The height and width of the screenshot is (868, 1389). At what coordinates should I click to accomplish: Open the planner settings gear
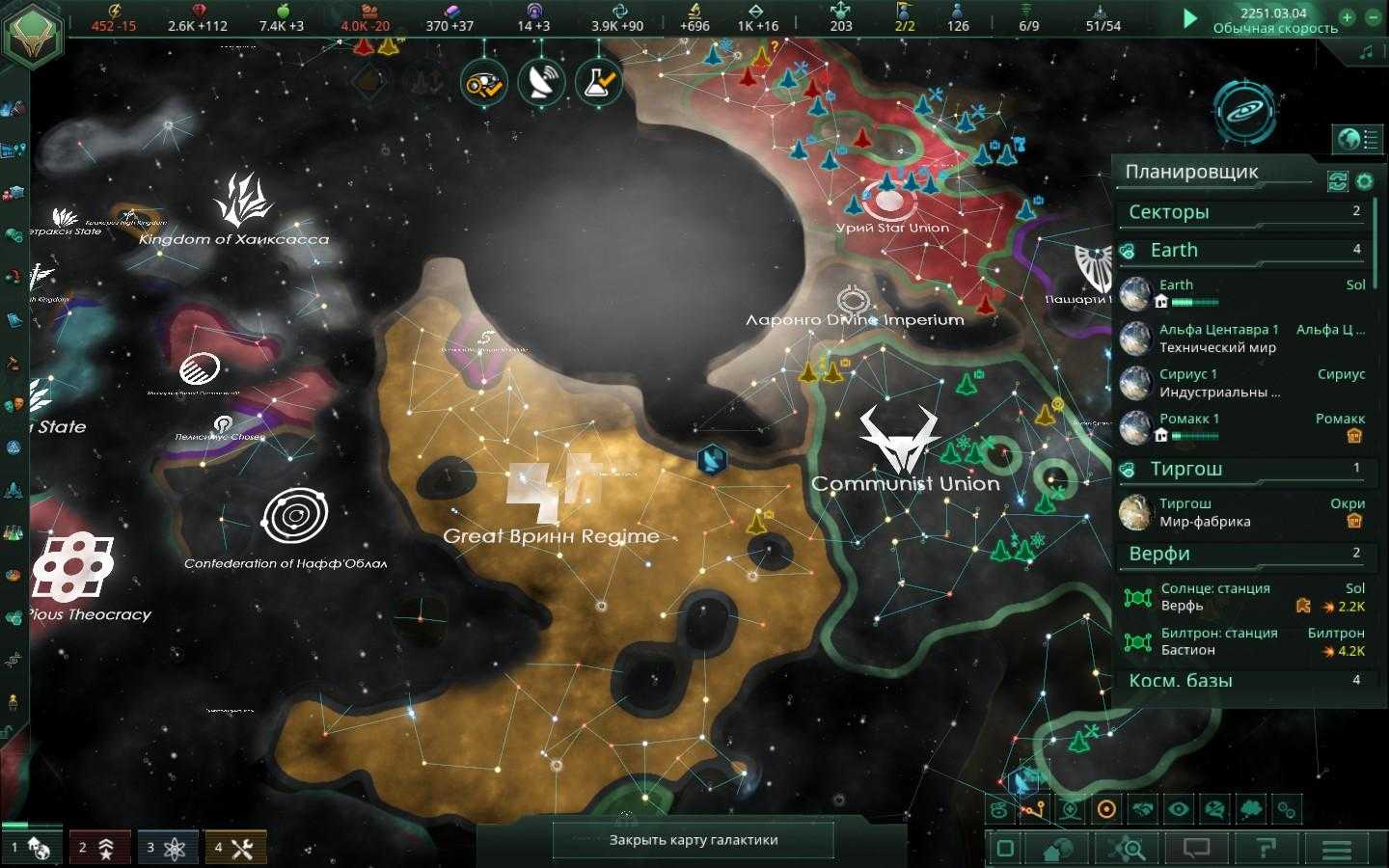[1364, 181]
